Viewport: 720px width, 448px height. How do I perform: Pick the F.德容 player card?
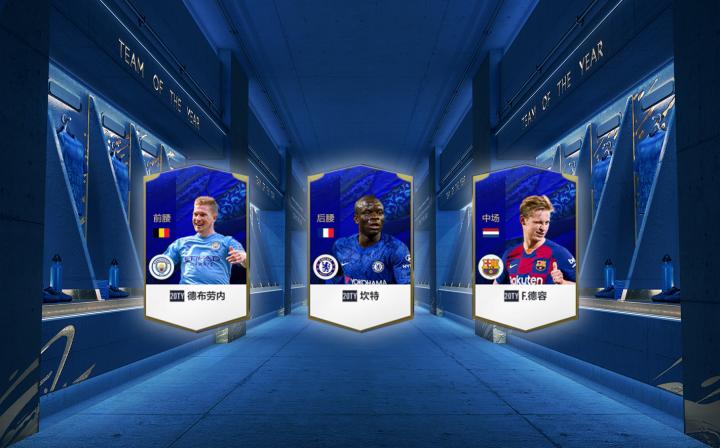pyautogui.click(x=525, y=248)
